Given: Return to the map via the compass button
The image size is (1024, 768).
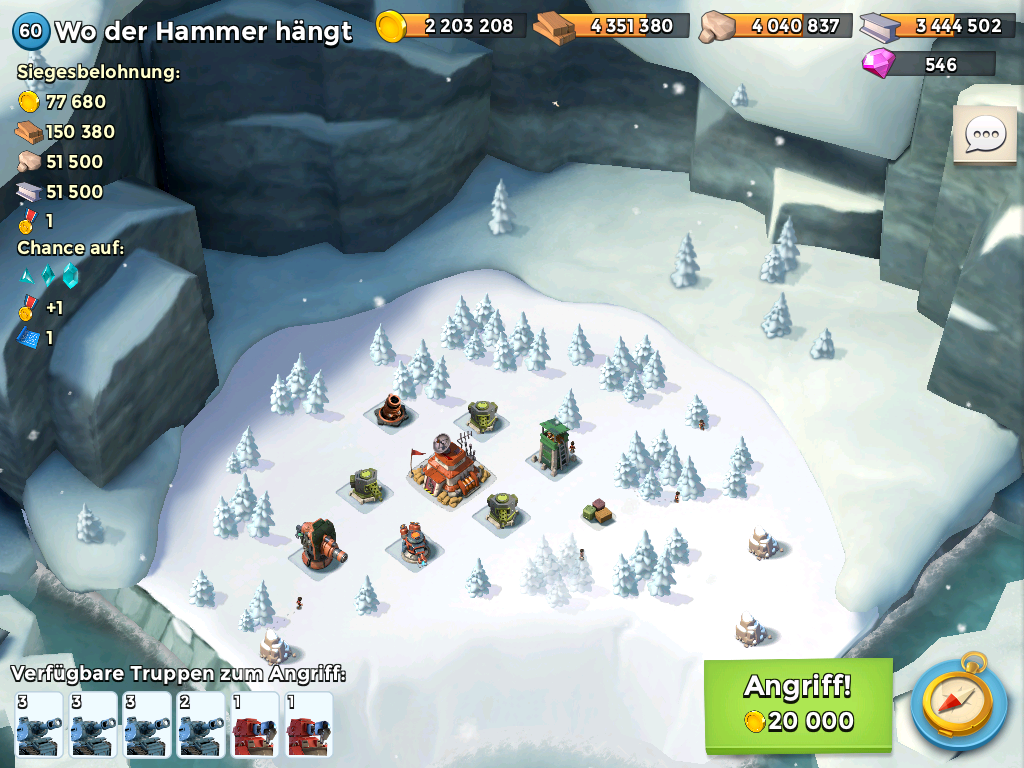Looking at the screenshot, I should tap(959, 702).
